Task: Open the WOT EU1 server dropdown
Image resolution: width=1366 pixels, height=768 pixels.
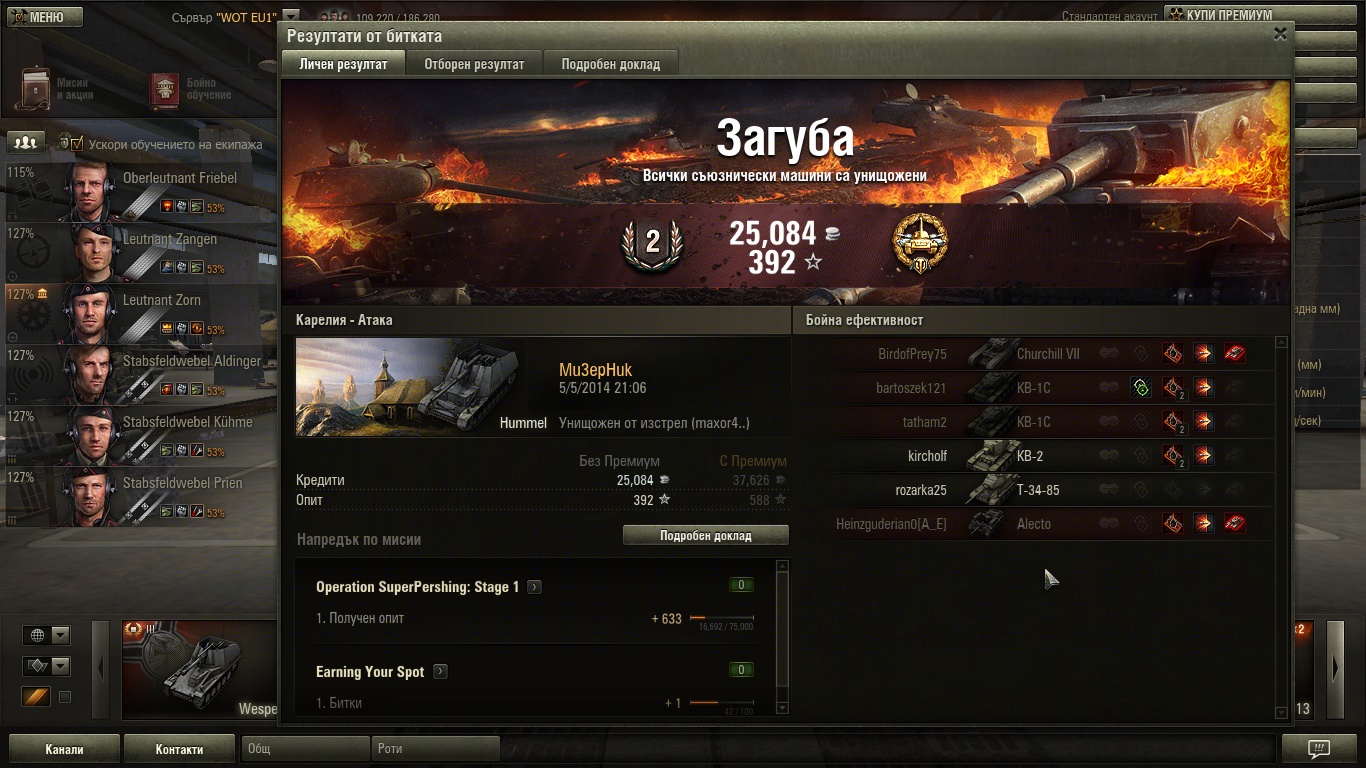Action: (291, 17)
